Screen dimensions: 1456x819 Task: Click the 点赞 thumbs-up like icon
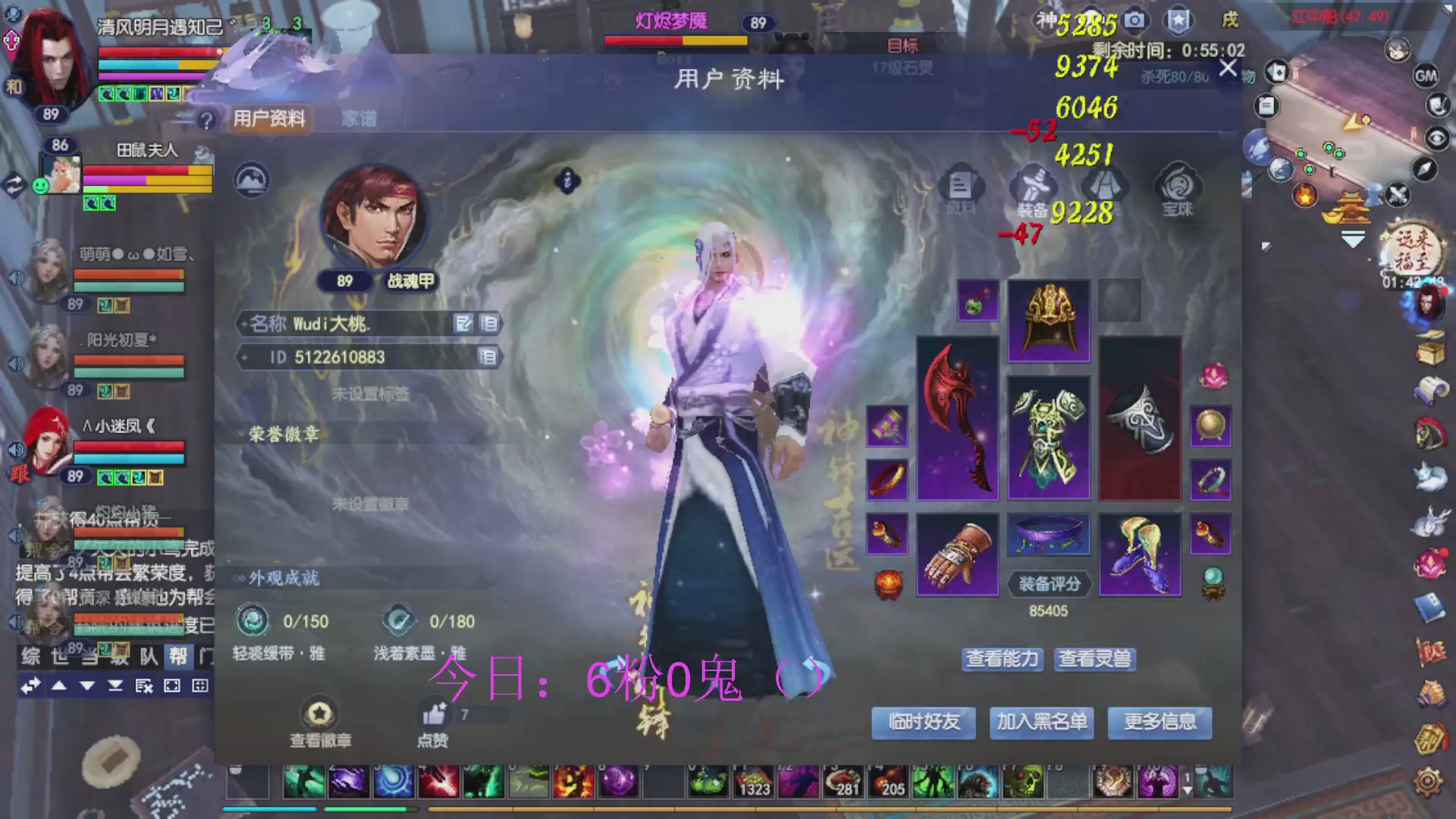[432, 713]
